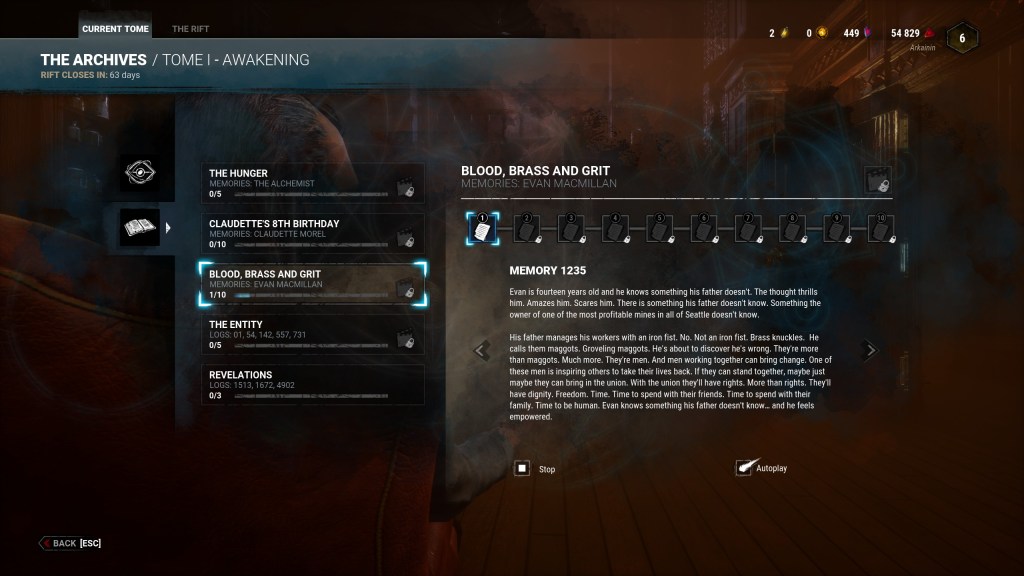Toggle Autoplay for memories
This screenshot has height=576, width=1024.
pyautogui.click(x=744, y=468)
